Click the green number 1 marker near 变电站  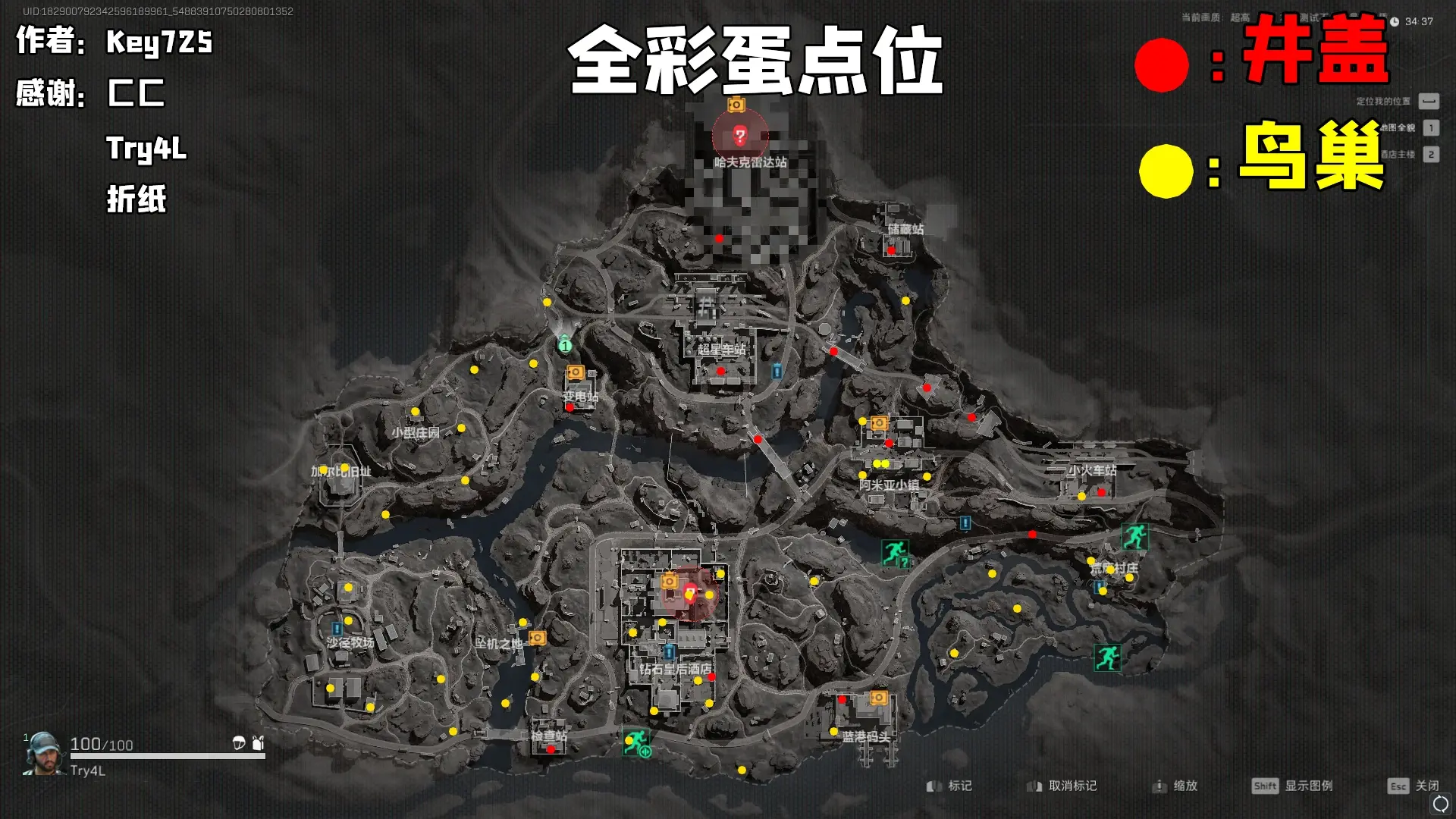pos(565,347)
